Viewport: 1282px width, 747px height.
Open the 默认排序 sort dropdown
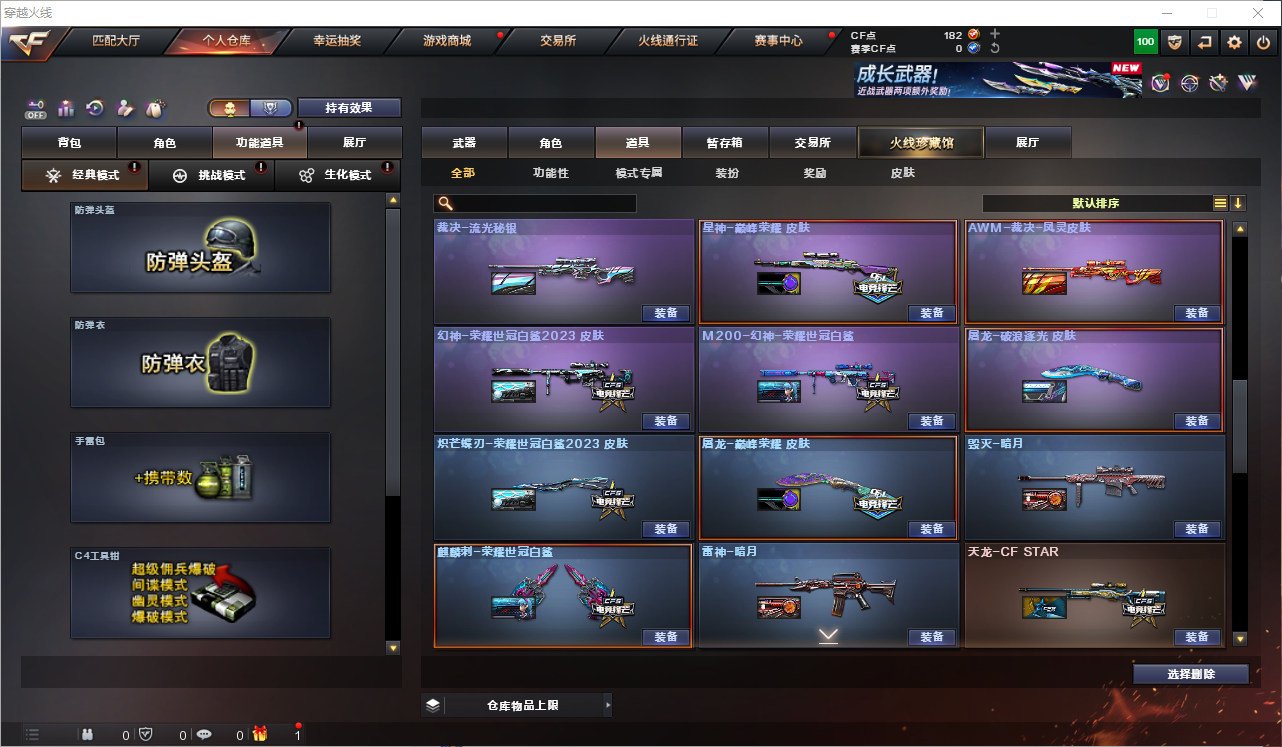pyautogui.click(x=1096, y=204)
